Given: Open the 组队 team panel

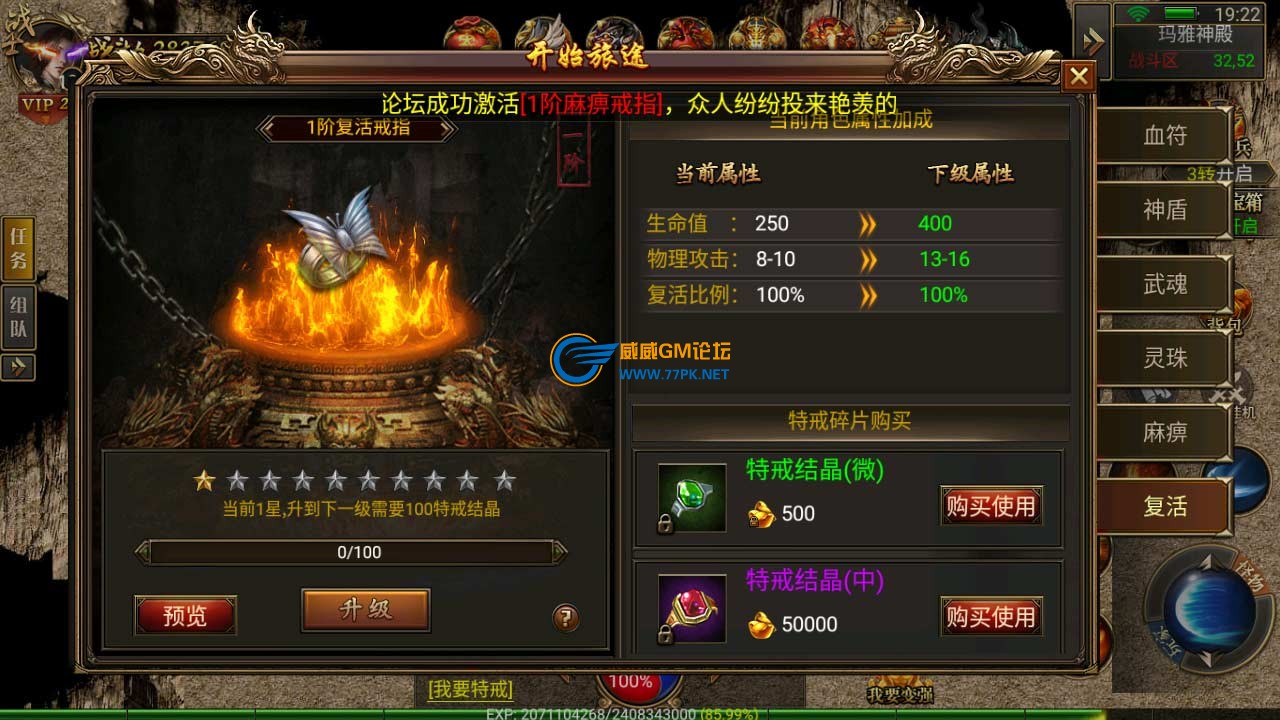Looking at the screenshot, I should tap(19, 318).
